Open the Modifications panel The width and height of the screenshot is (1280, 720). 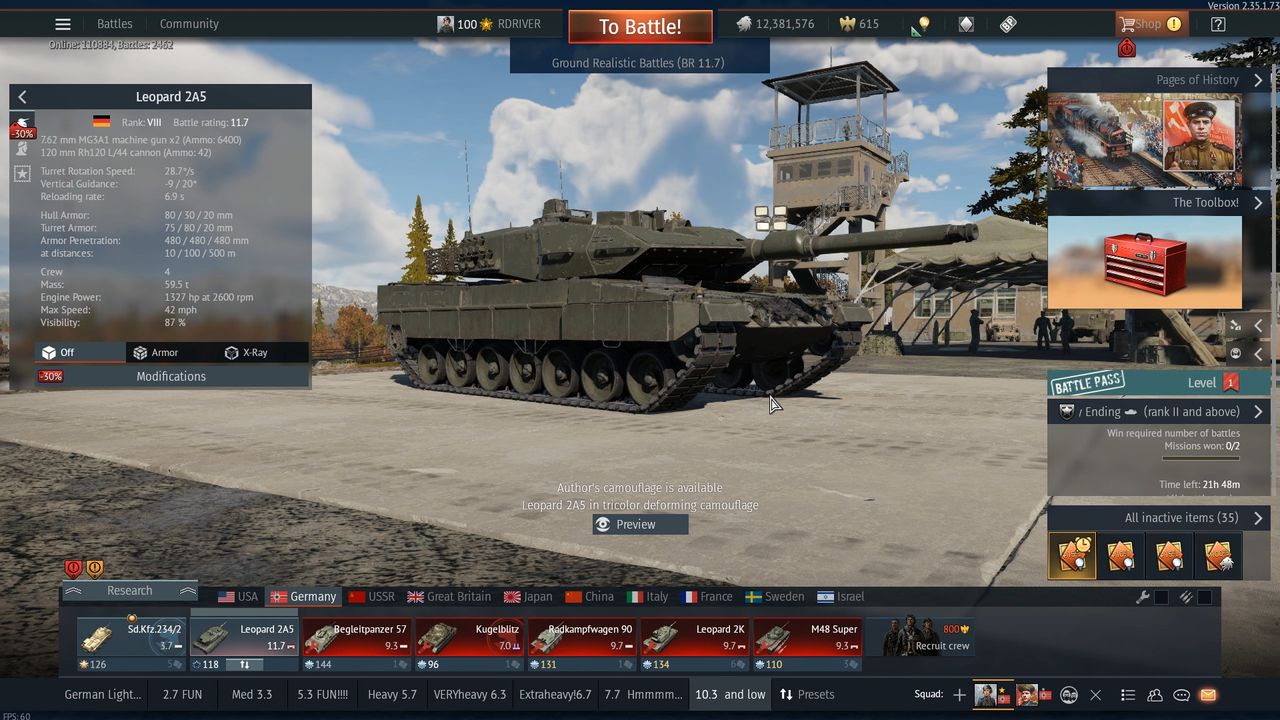click(171, 376)
